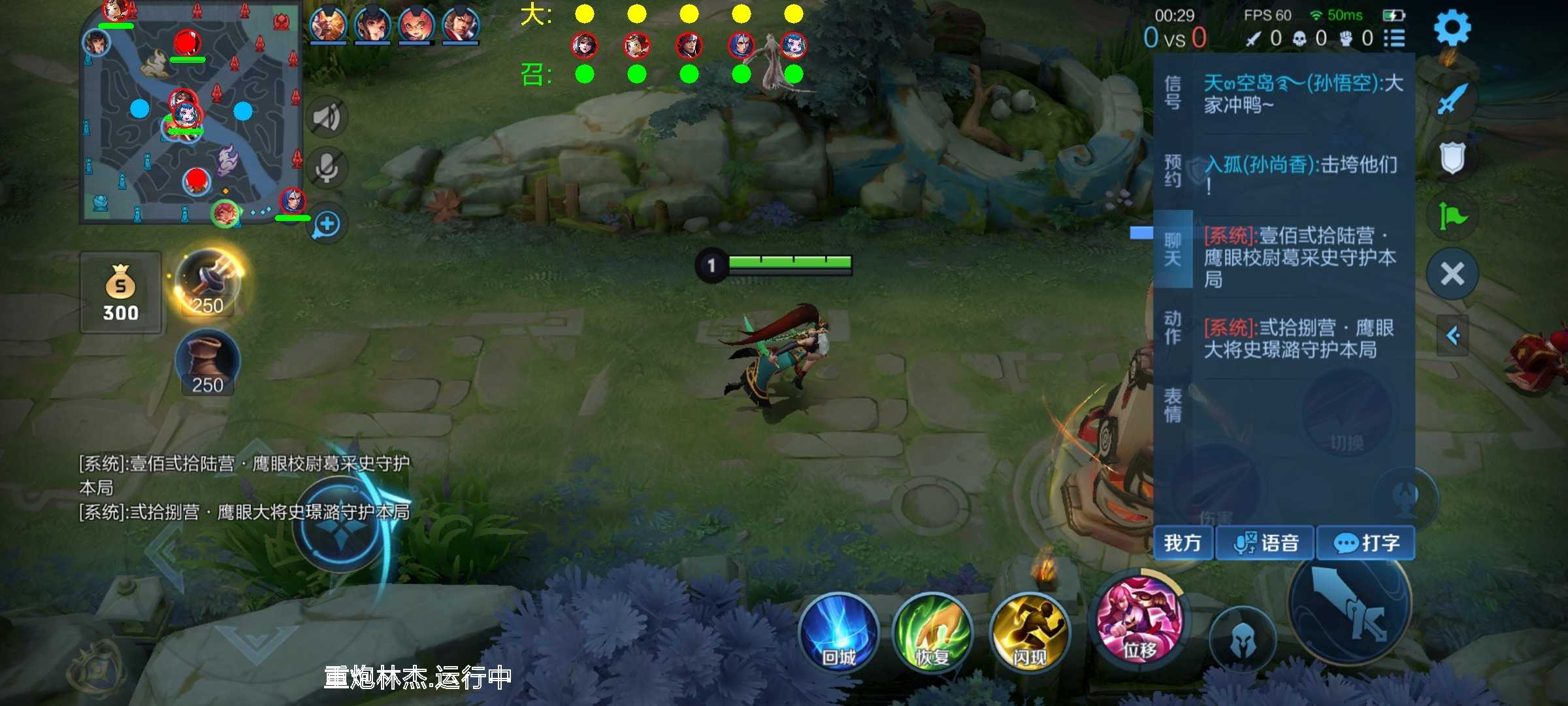Click the 我方 team channel button

(x=1183, y=543)
